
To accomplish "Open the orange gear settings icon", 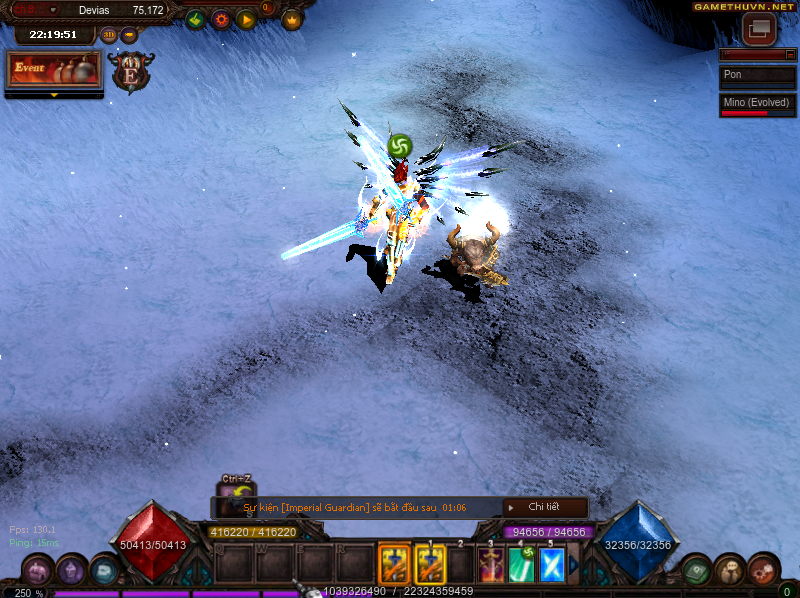I will [221, 18].
